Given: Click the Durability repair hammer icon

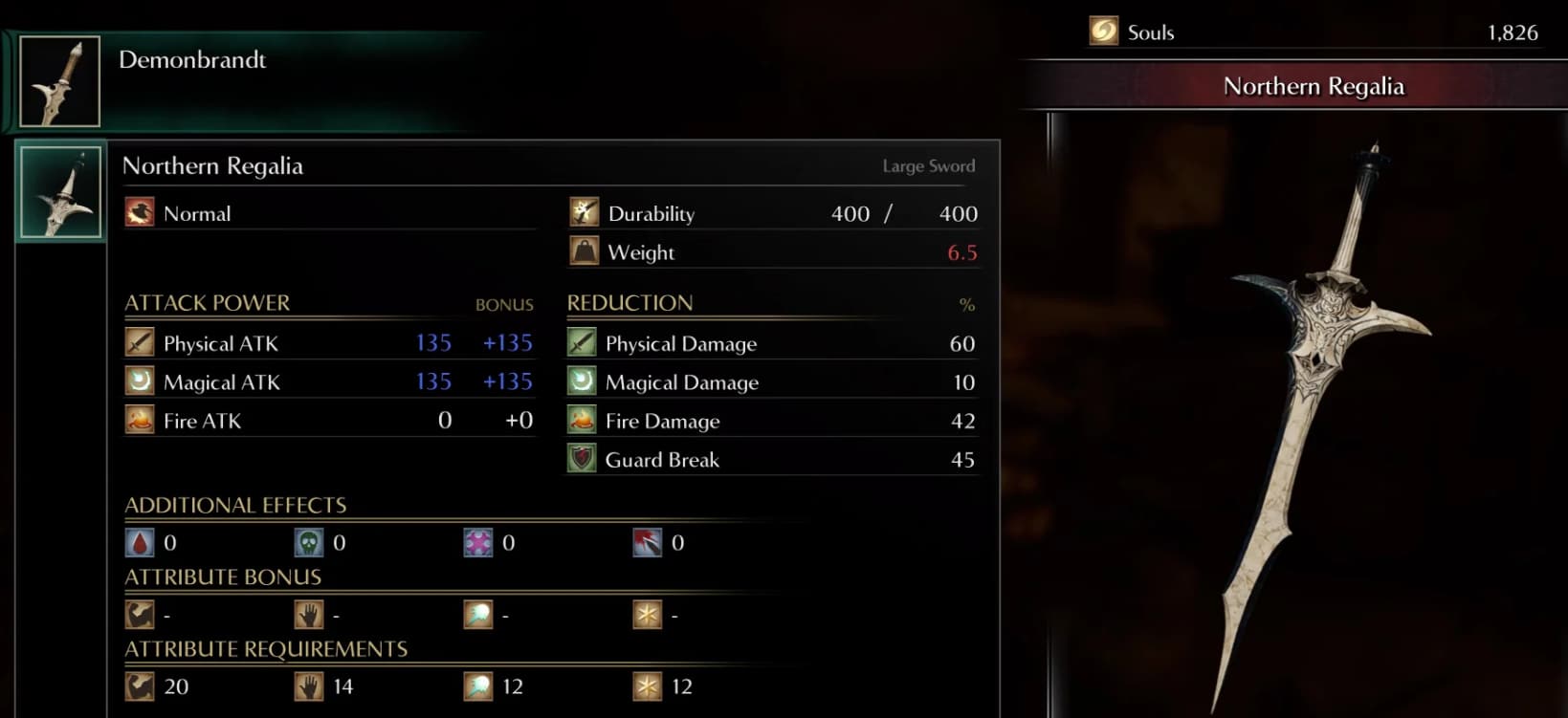Looking at the screenshot, I should pos(582,212).
